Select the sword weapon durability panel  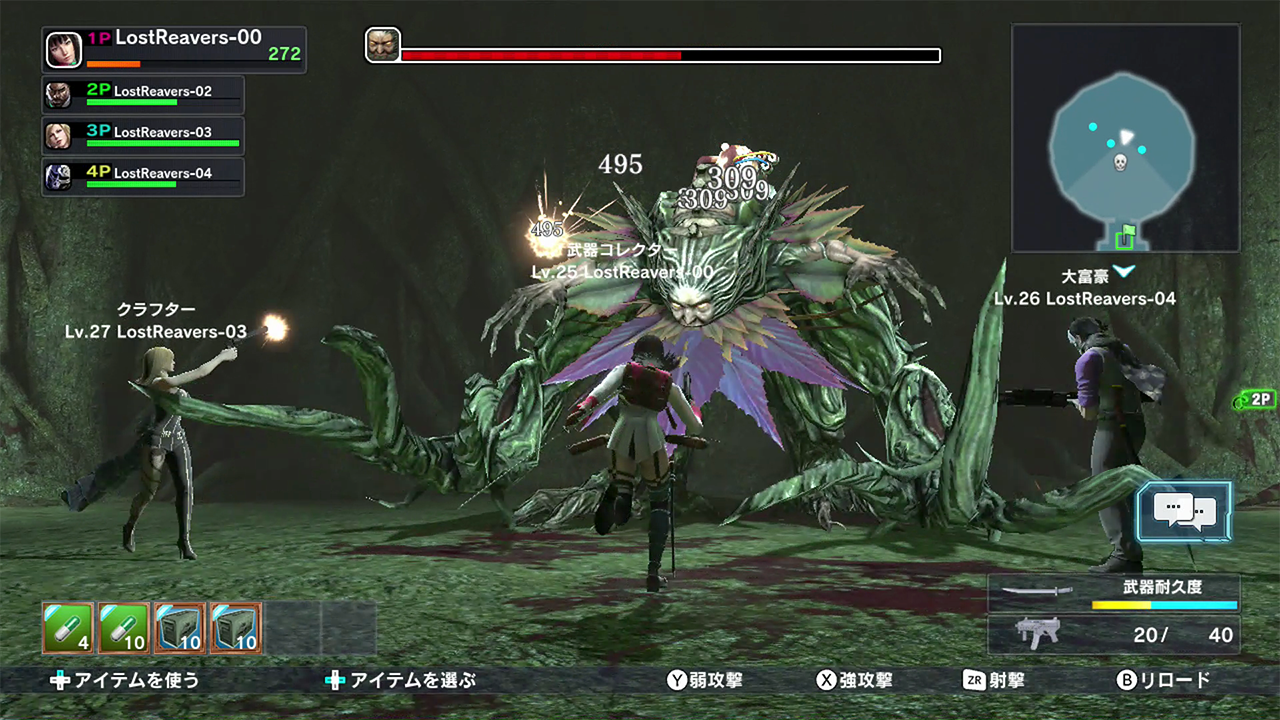pyautogui.click(x=1113, y=592)
